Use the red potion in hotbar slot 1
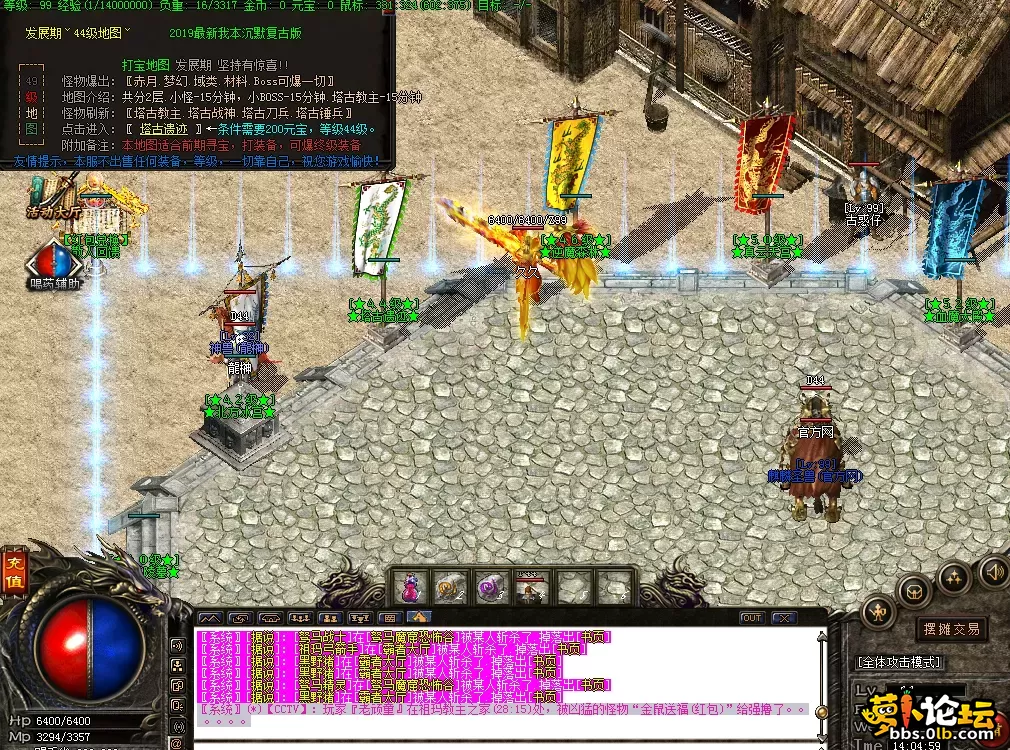Viewport: 1010px width, 750px height. [x=410, y=588]
